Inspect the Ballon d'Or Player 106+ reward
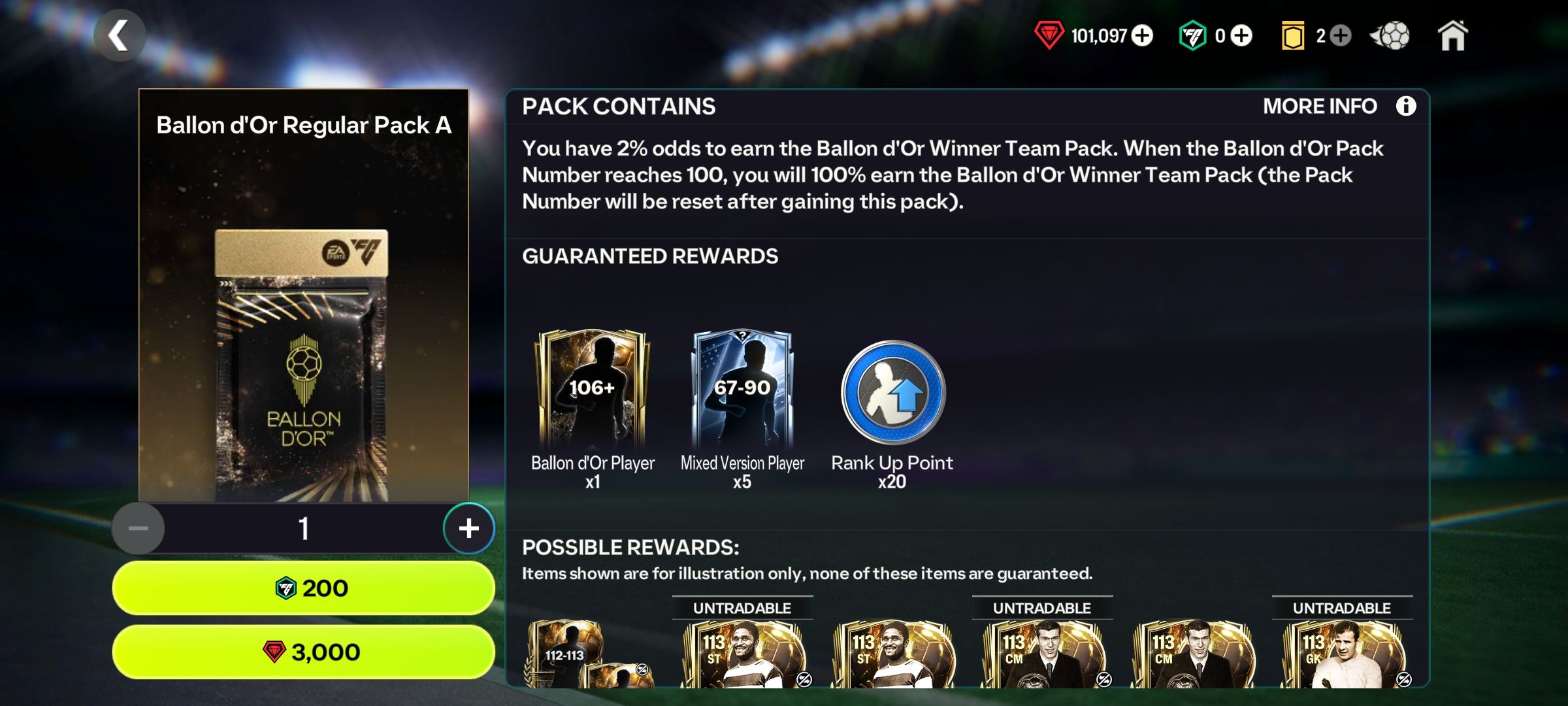The height and width of the screenshot is (706, 1568). (x=592, y=390)
